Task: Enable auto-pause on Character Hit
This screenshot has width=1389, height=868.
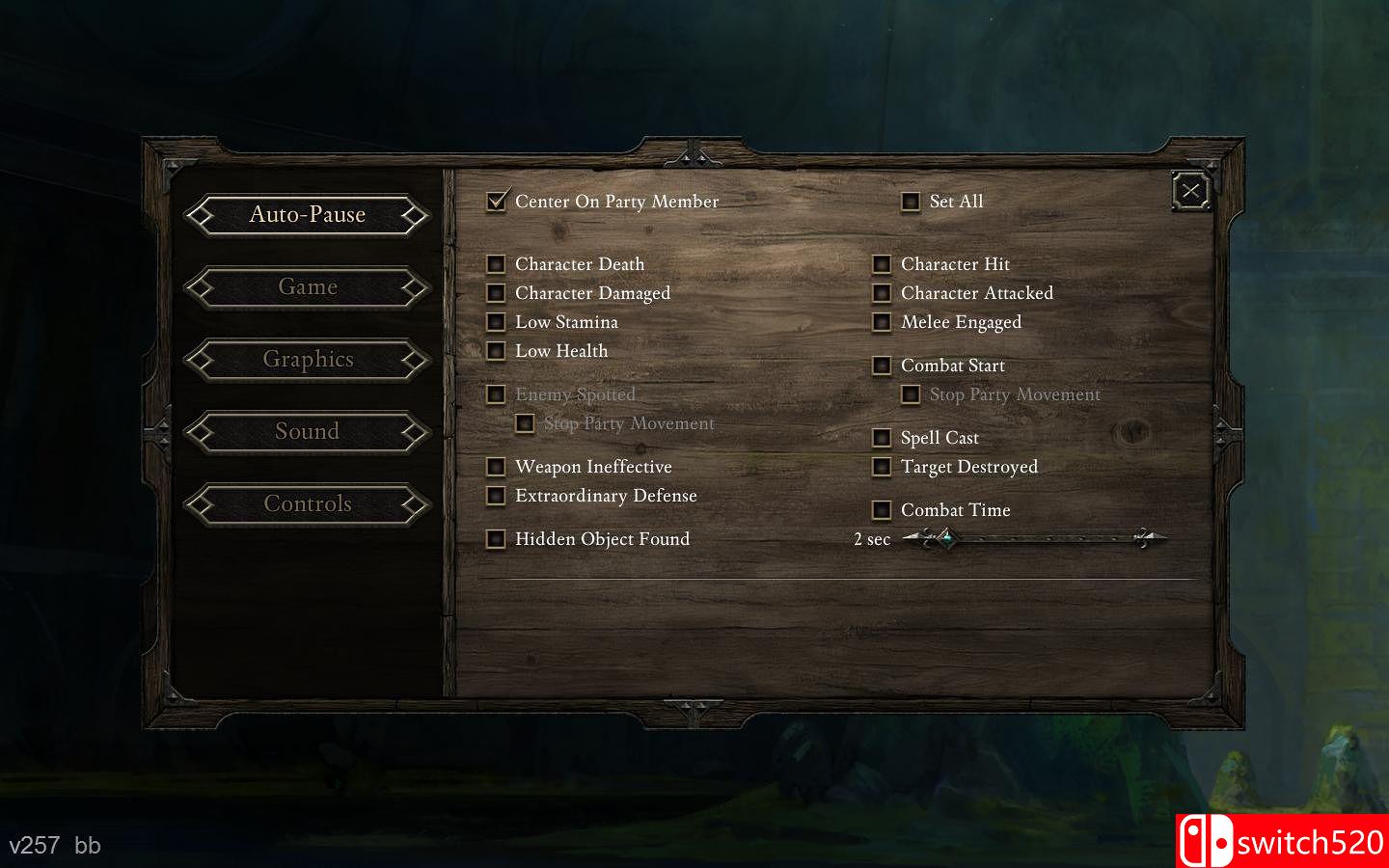Action: pos(883,264)
